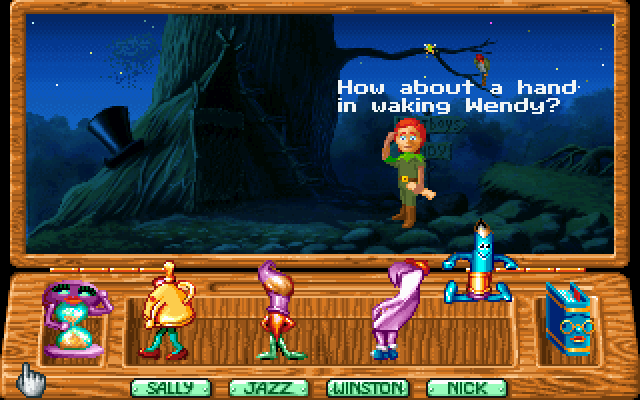This screenshot has width=640, height=400.
Task: Select the yellow paint pot character
Action: pyautogui.click(x=166, y=312)
